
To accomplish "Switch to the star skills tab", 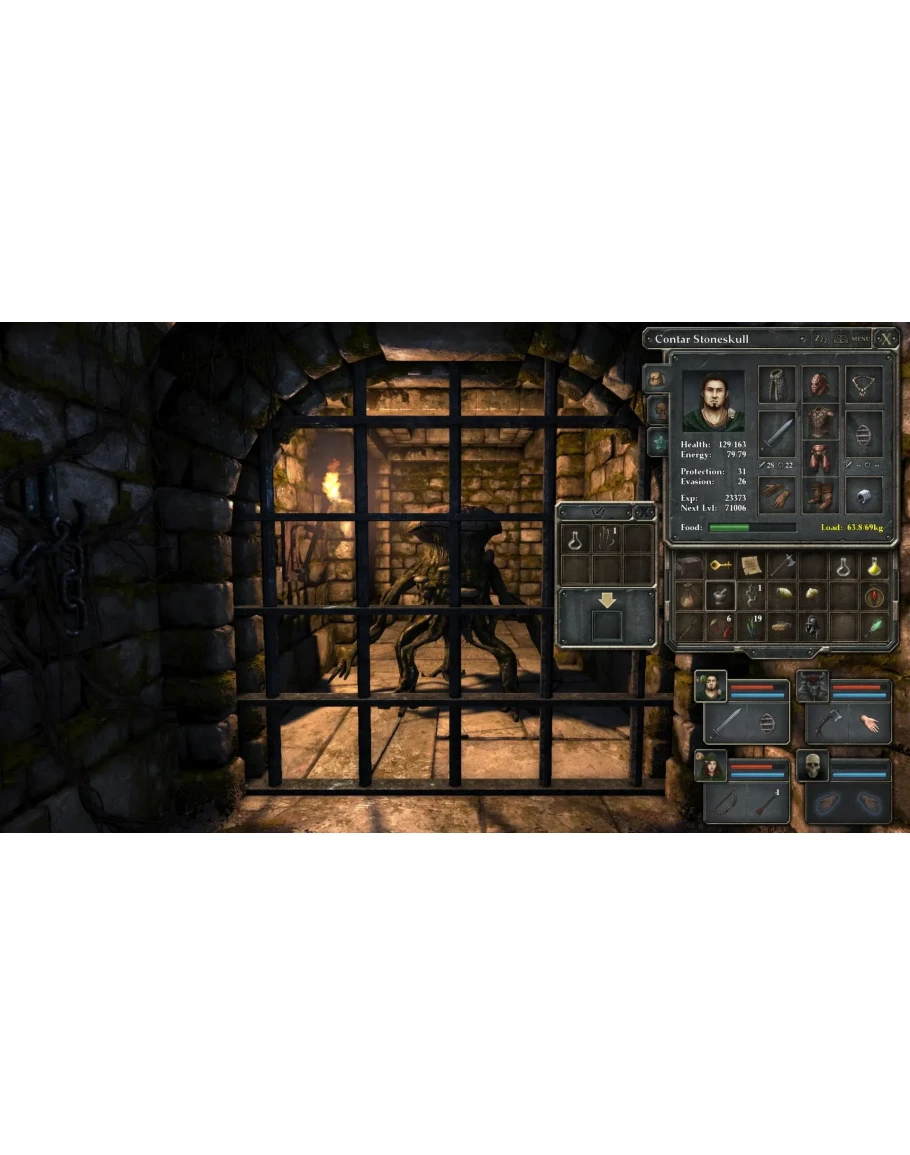I will click(657, 439).
